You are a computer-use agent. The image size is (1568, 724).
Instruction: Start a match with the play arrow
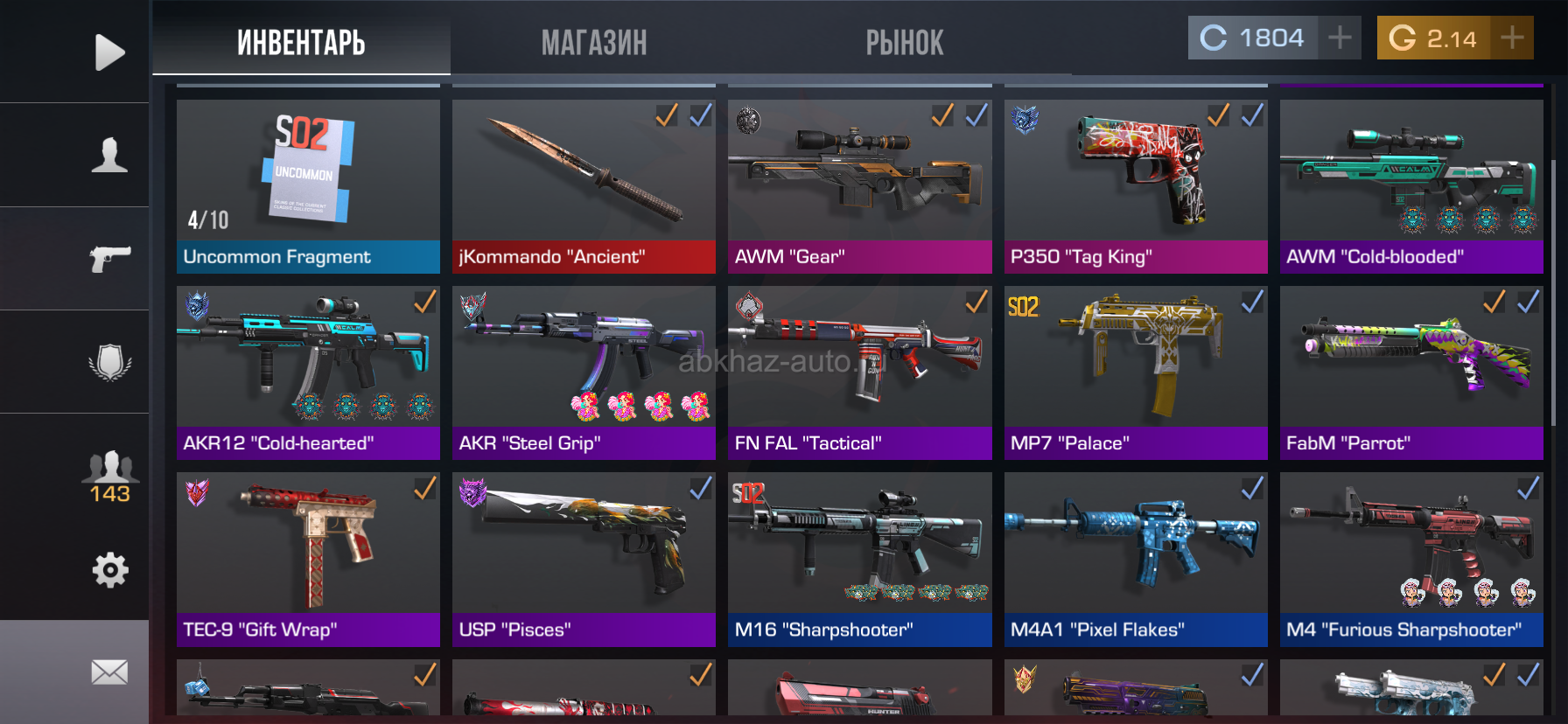tap(109, 52)
